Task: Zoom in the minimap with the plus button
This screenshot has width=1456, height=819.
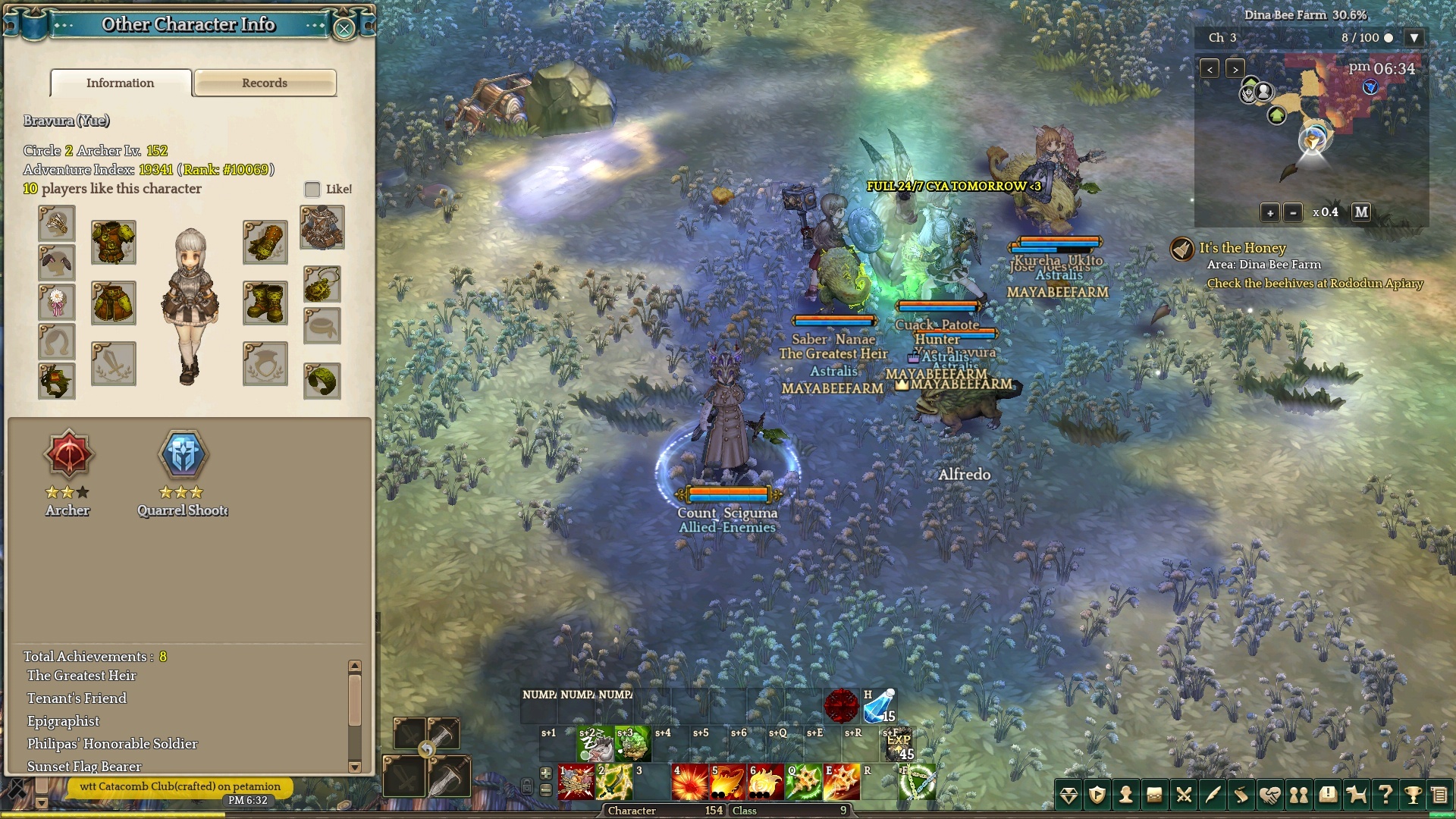Action: 1270,213
